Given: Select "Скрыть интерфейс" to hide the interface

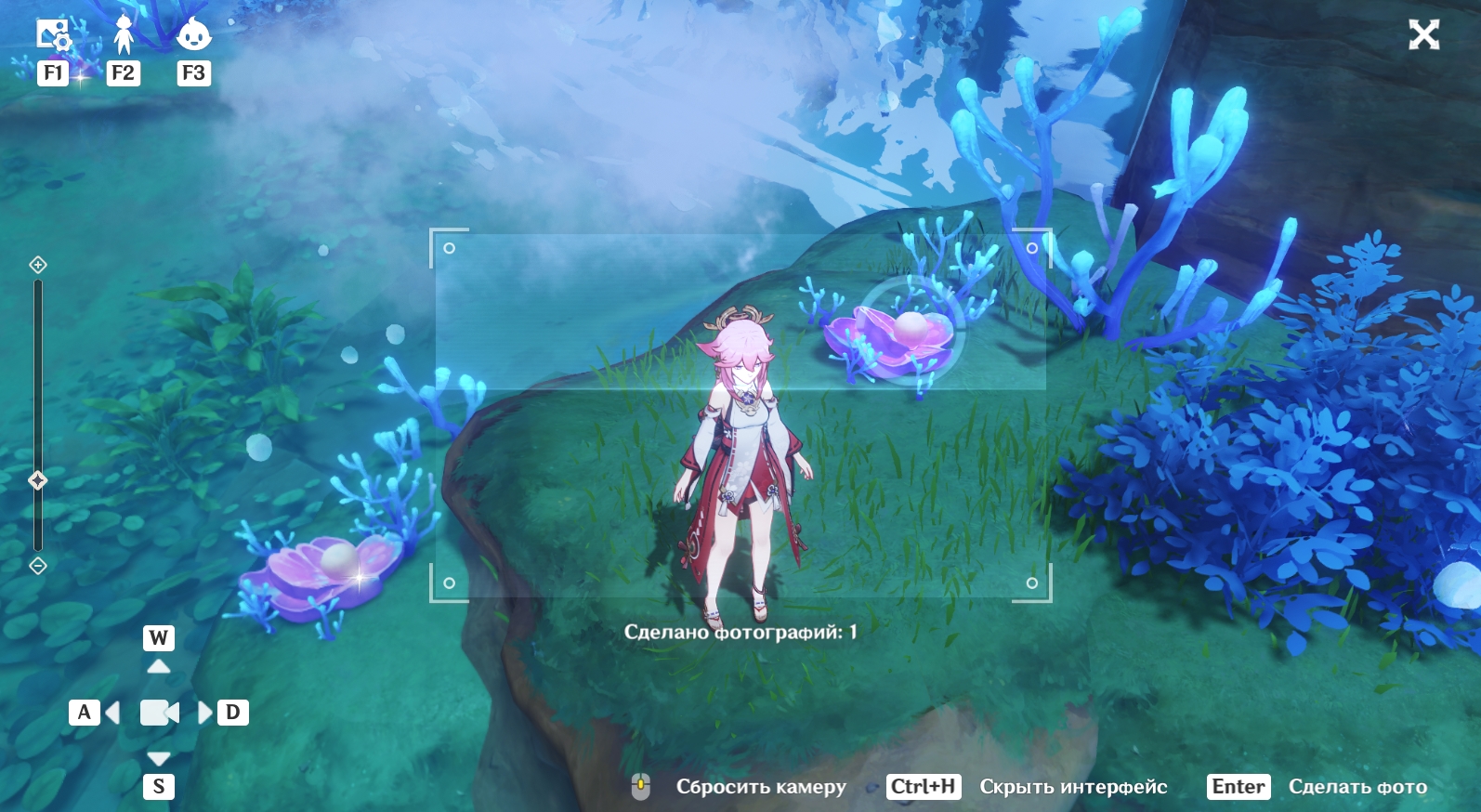Looking at the screenshot, I should 1072,787.
